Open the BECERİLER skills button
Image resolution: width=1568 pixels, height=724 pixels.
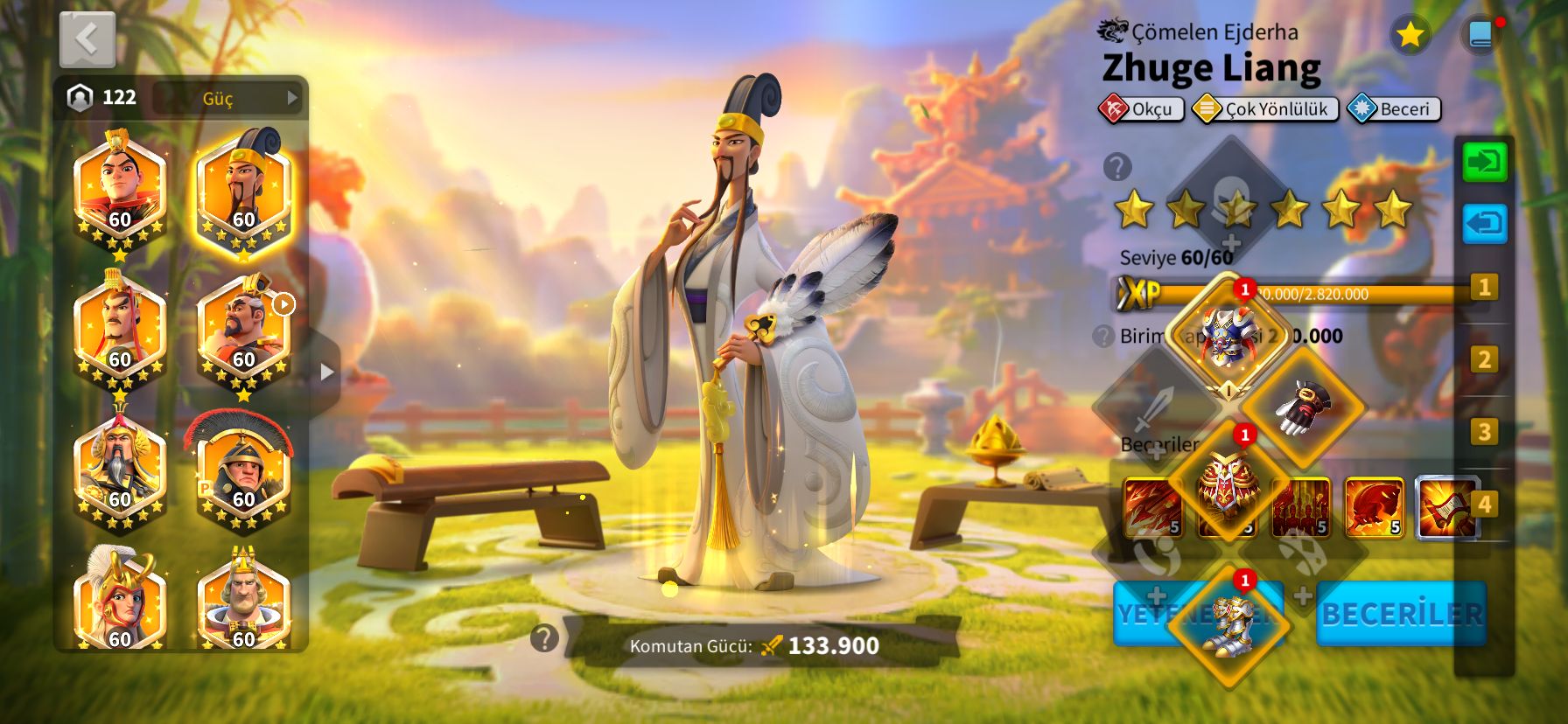(1402, 614)
